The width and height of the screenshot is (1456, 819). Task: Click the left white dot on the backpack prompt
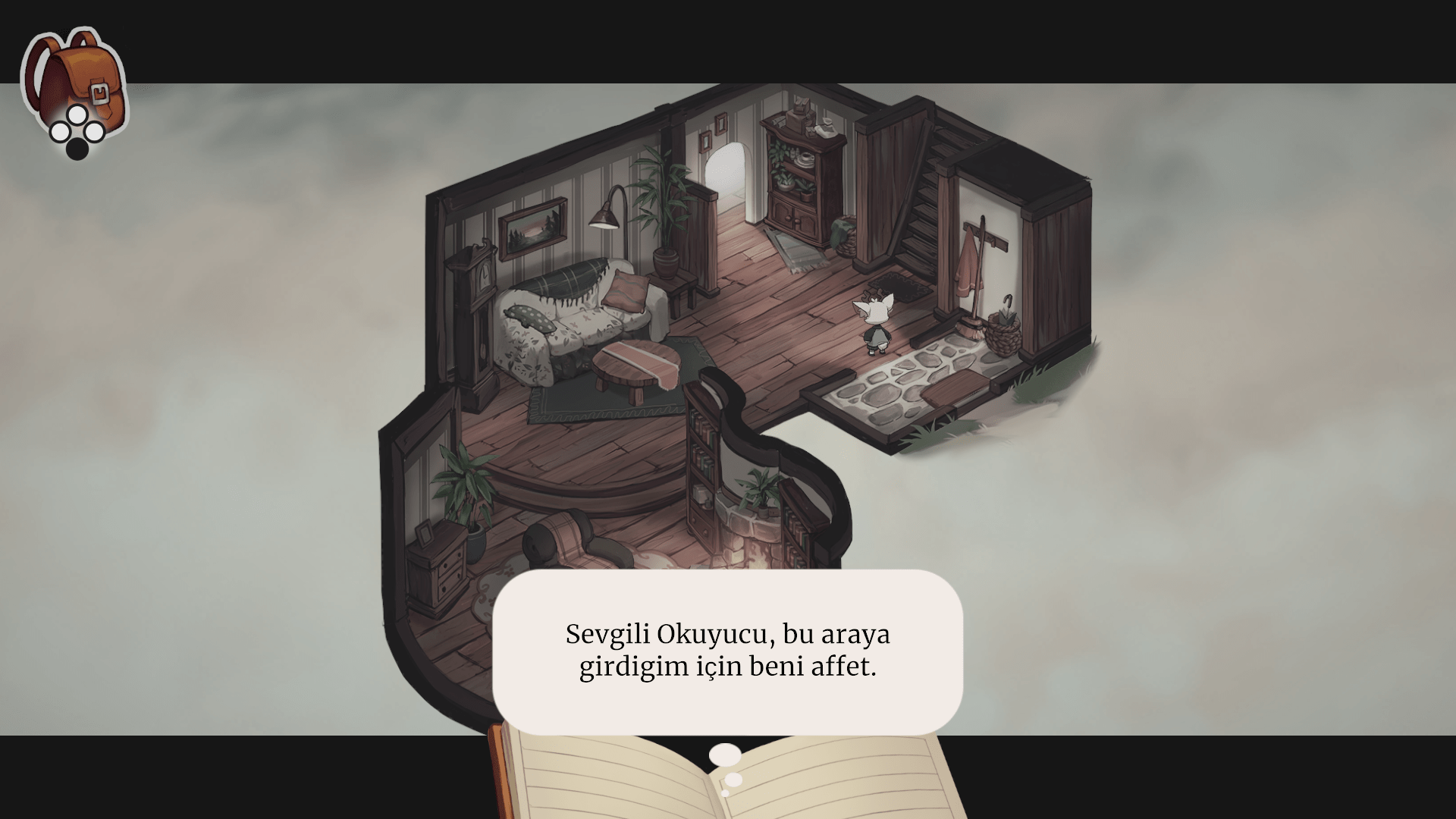(60, 130)
